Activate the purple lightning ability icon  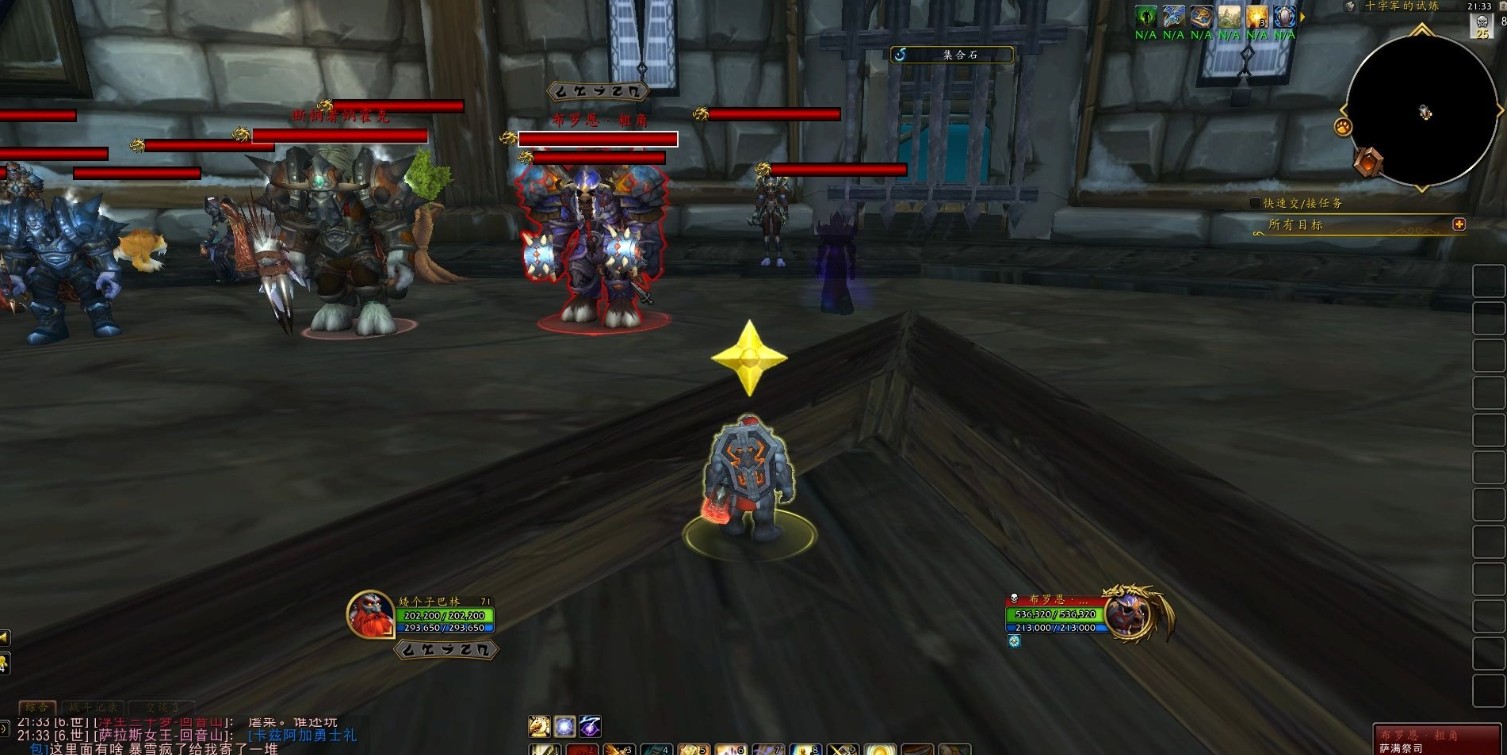(591, 726)
